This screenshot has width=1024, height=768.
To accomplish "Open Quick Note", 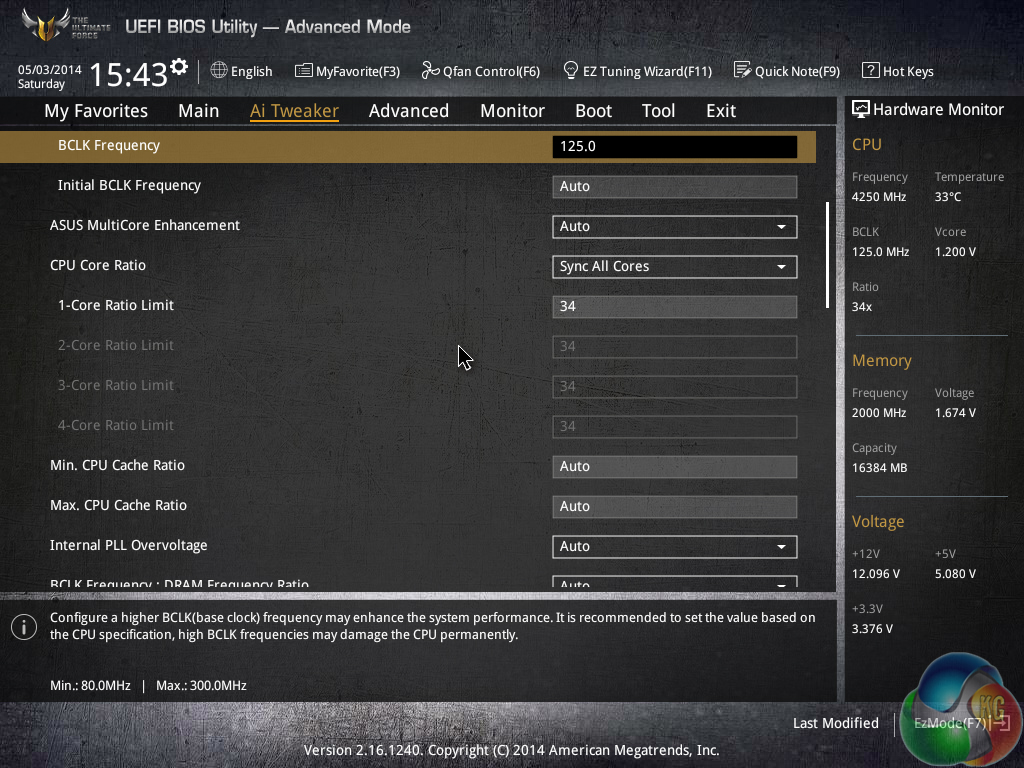I will point(786,71).
